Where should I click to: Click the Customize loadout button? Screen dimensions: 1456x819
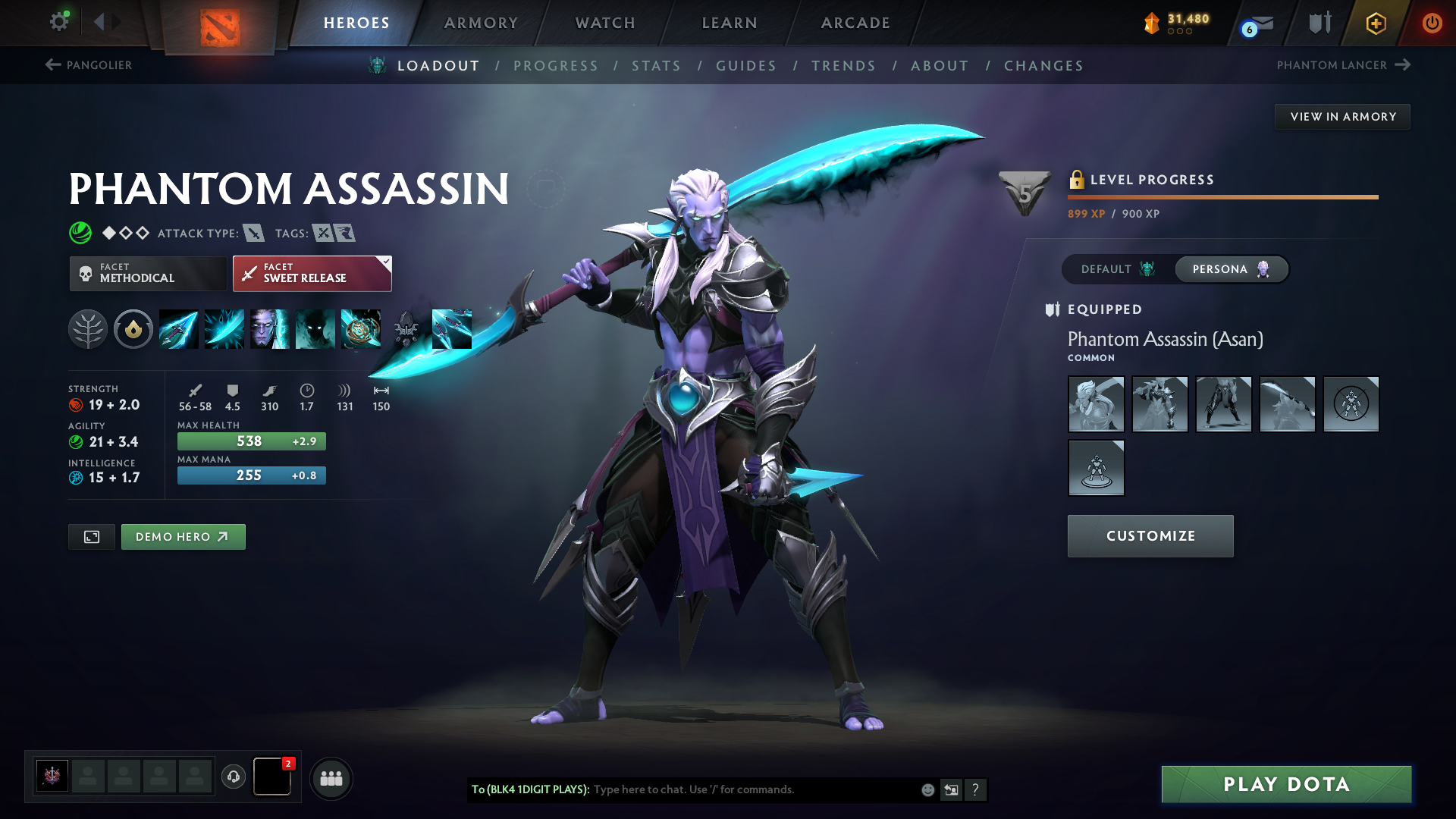[1150, 536]
